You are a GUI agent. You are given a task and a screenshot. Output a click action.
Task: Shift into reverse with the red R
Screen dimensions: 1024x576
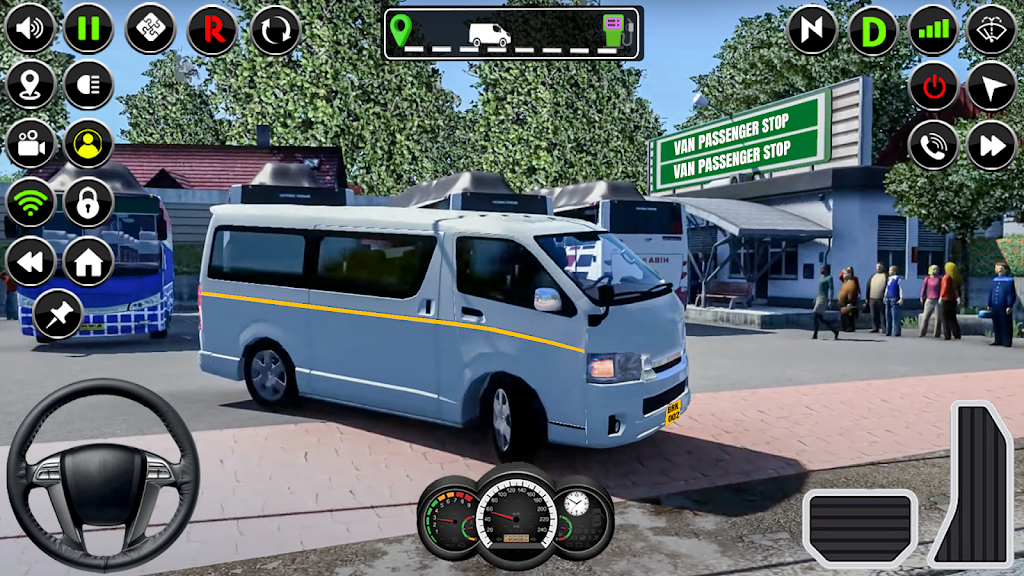pyautogui.click(x=212, y=29)
